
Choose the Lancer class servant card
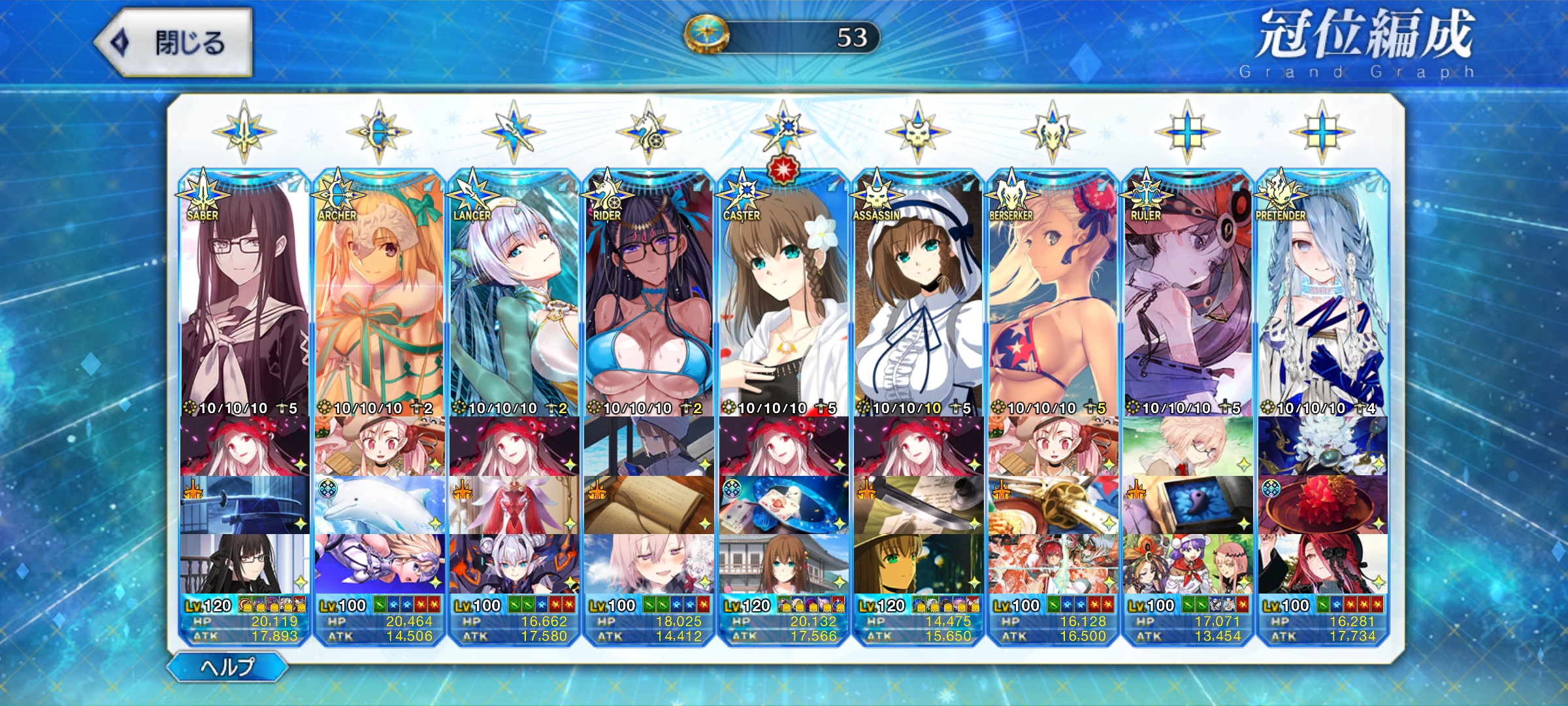click(x=514, y=294)
